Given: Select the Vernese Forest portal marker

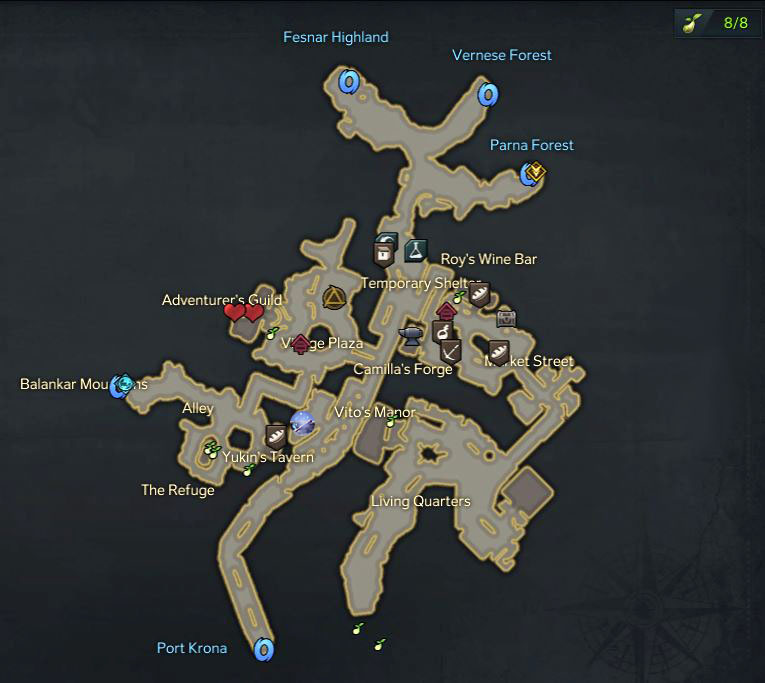Looking at the screenshot, I should (x=487, y=95).
